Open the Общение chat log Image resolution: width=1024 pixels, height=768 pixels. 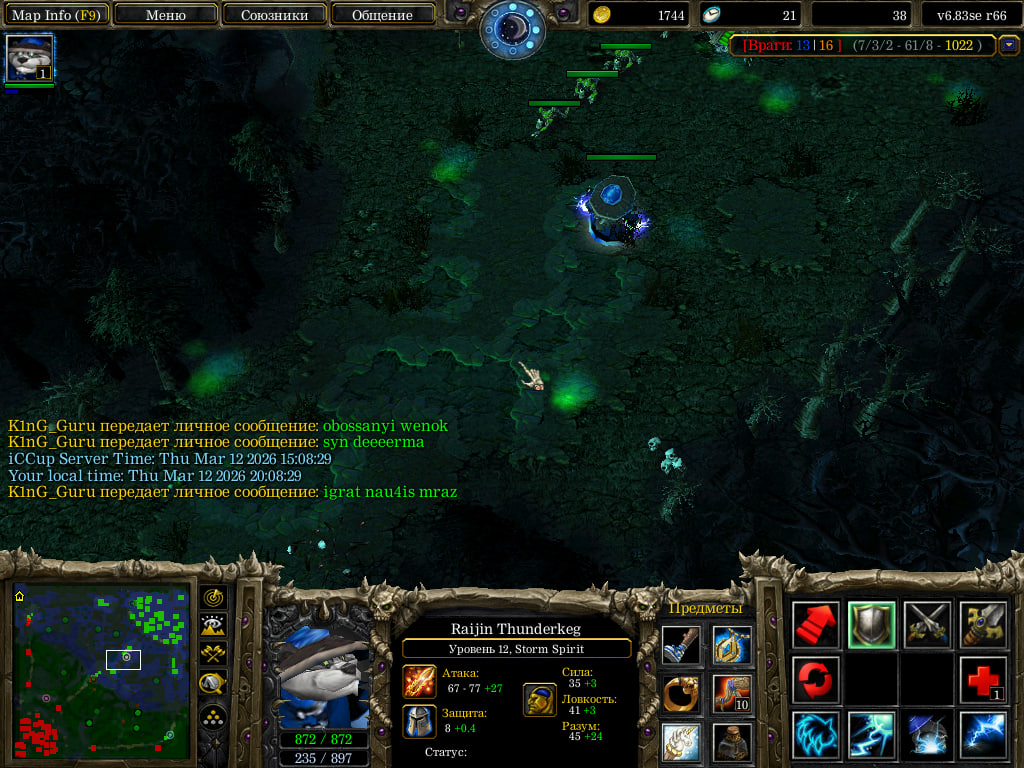[x=382, y=15]
